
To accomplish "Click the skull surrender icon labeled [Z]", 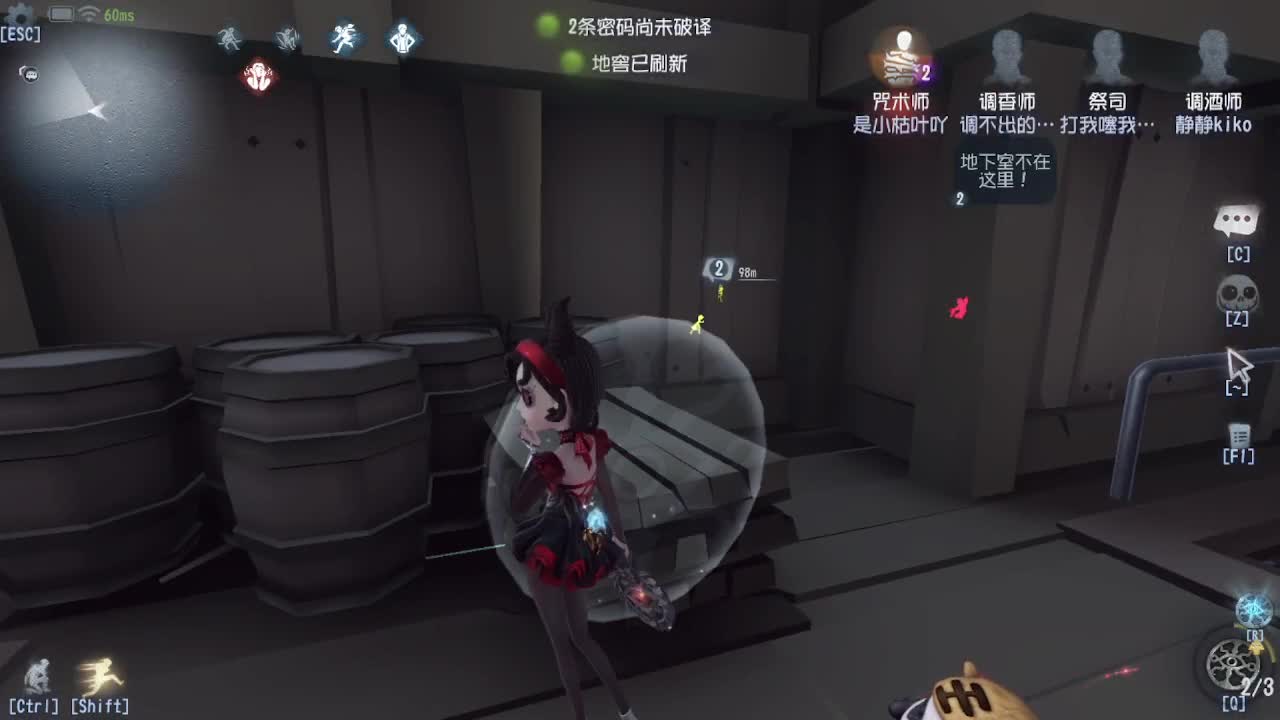I will (1238, 295).
